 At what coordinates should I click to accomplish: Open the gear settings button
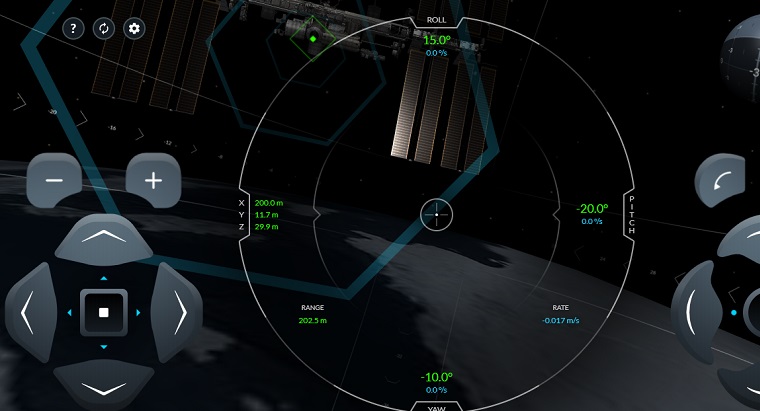133,28
